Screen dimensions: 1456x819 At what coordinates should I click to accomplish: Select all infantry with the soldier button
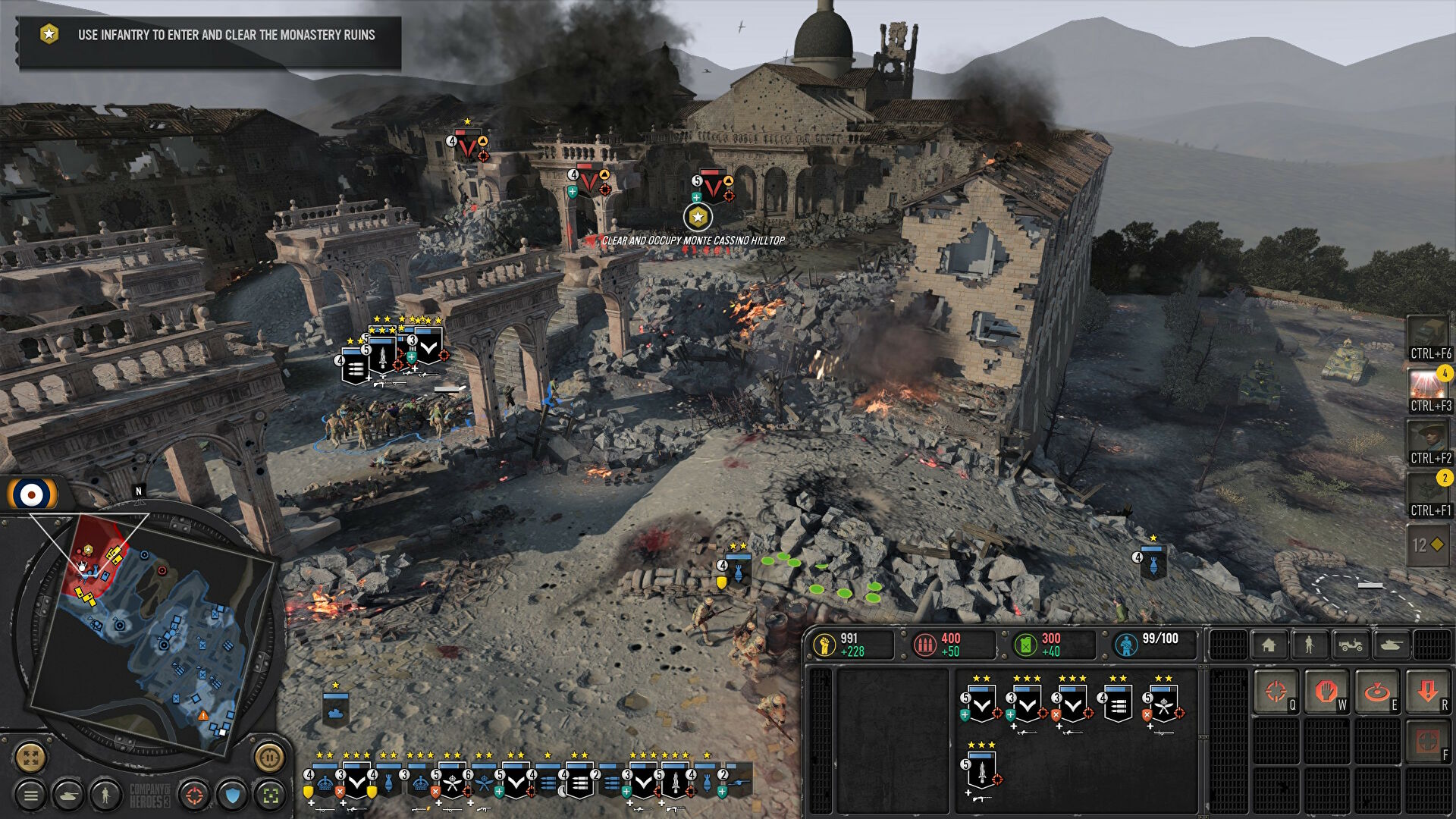pos(105,795)
